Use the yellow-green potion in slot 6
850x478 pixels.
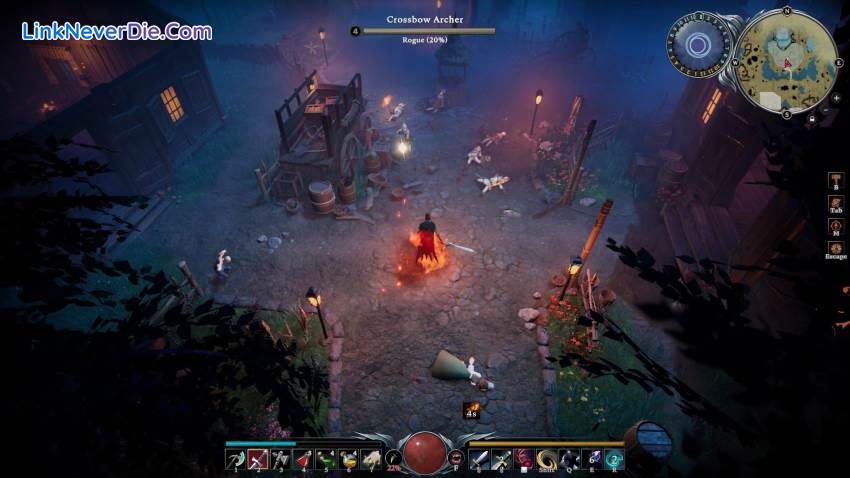(x=349, y=459)
